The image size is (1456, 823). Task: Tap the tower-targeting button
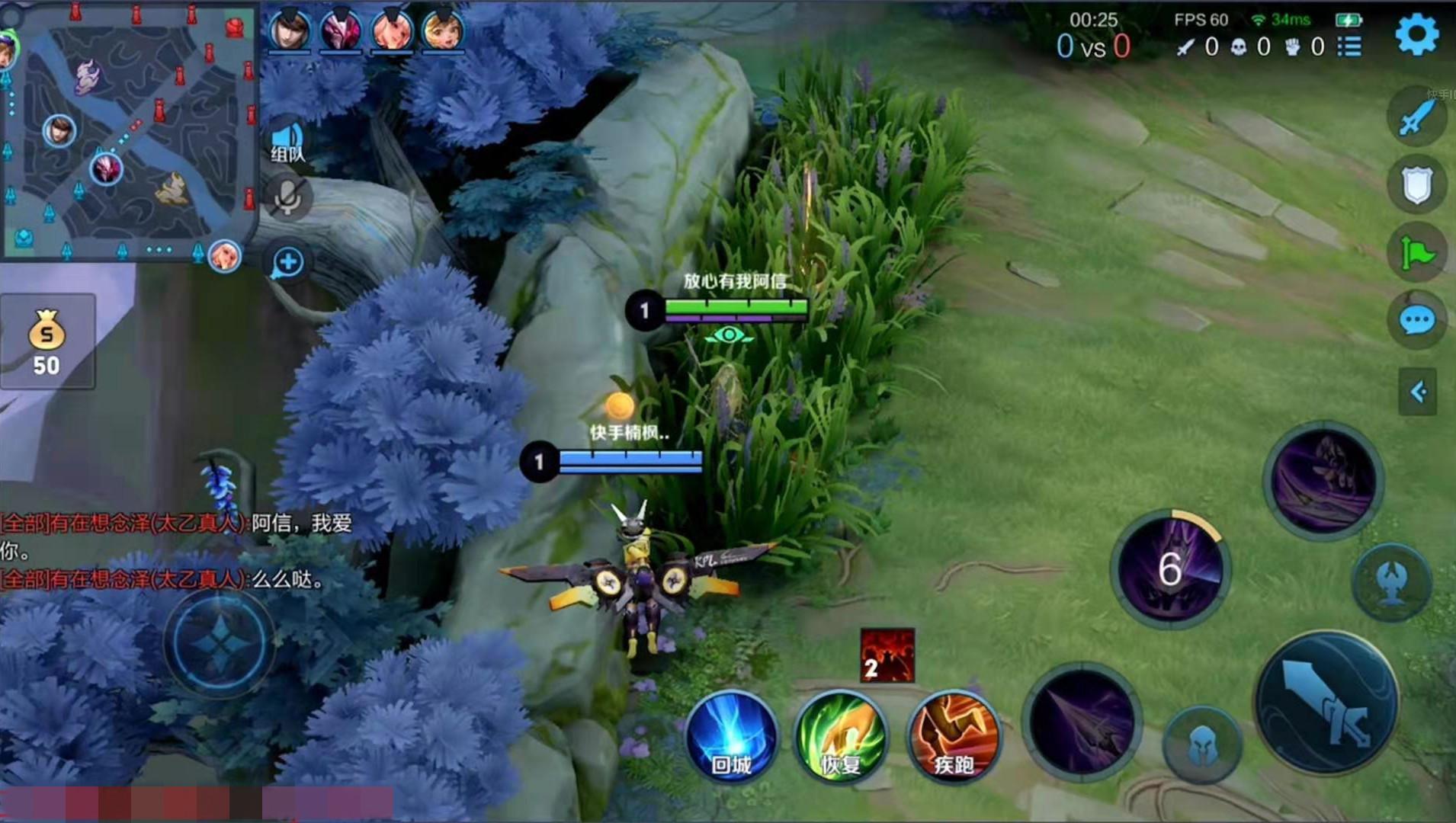(1392, 582)
